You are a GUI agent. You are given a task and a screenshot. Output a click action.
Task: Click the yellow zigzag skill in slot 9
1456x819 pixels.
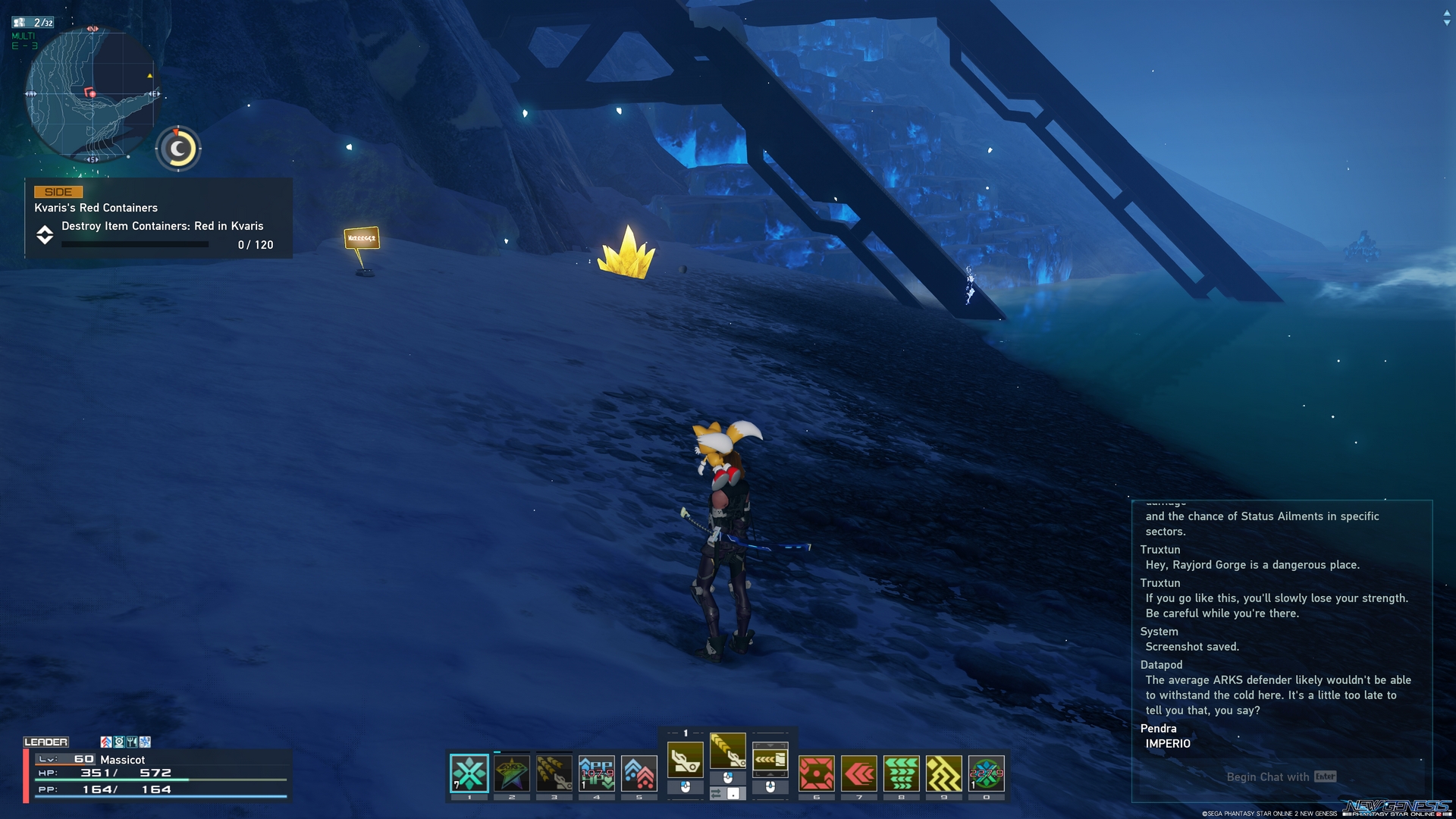(944, 773)
